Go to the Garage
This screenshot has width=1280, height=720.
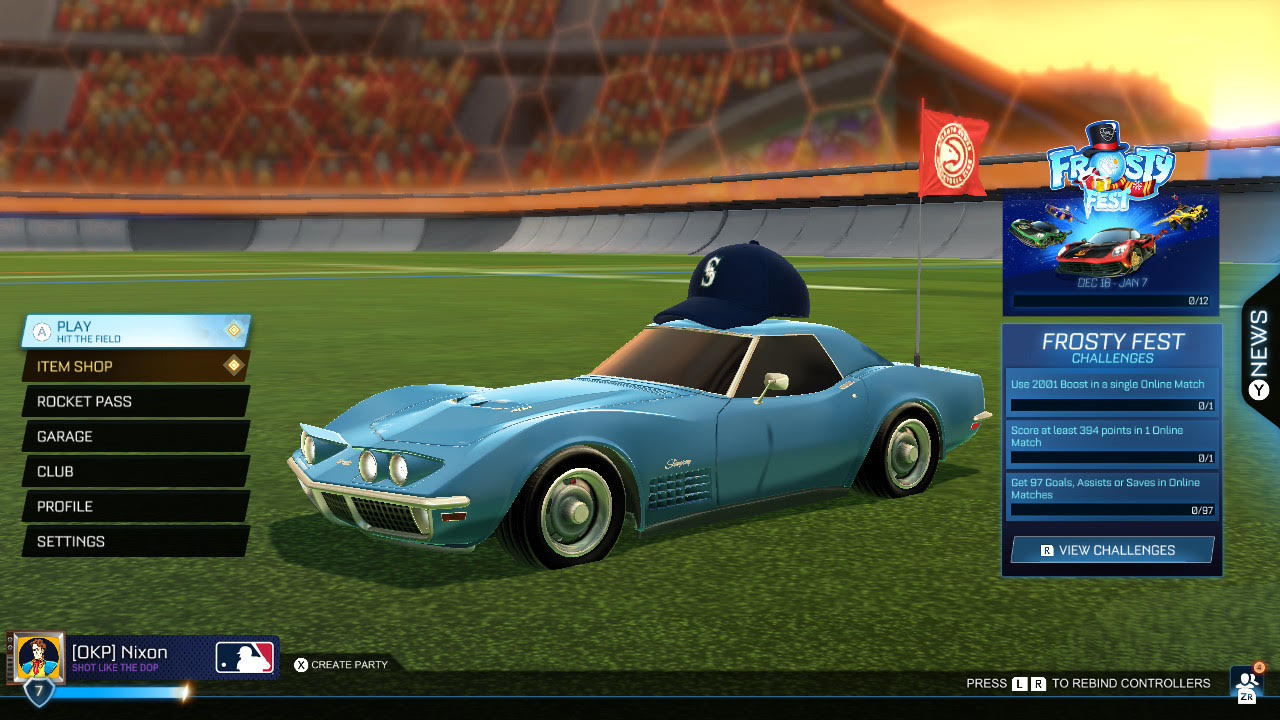[x=135, y=436]
